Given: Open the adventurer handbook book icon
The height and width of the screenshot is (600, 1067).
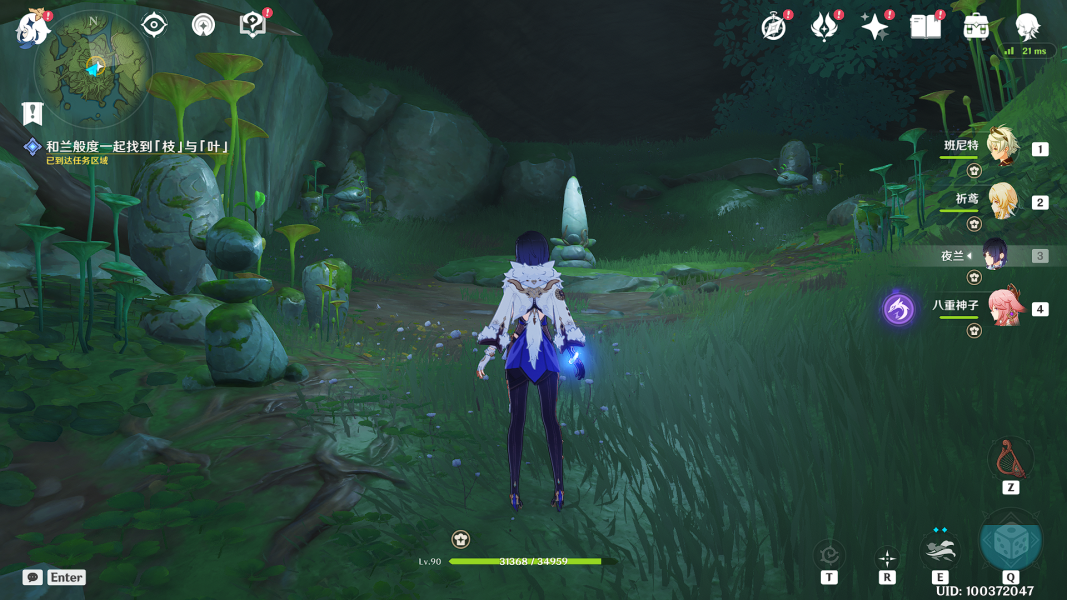Looking at the screenshot, I should [x=926, y=27].
